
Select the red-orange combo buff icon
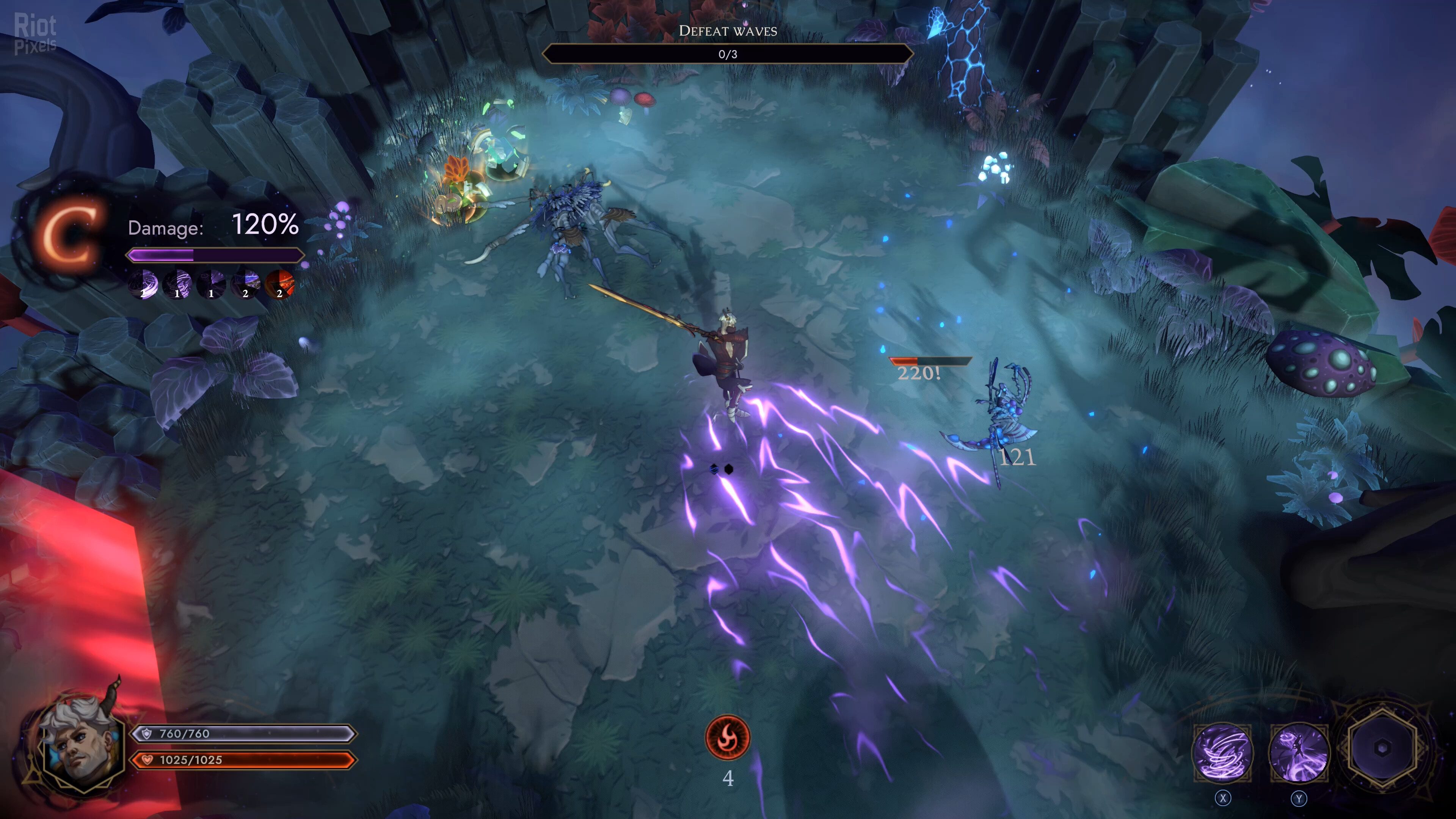(x=280, y=284)
